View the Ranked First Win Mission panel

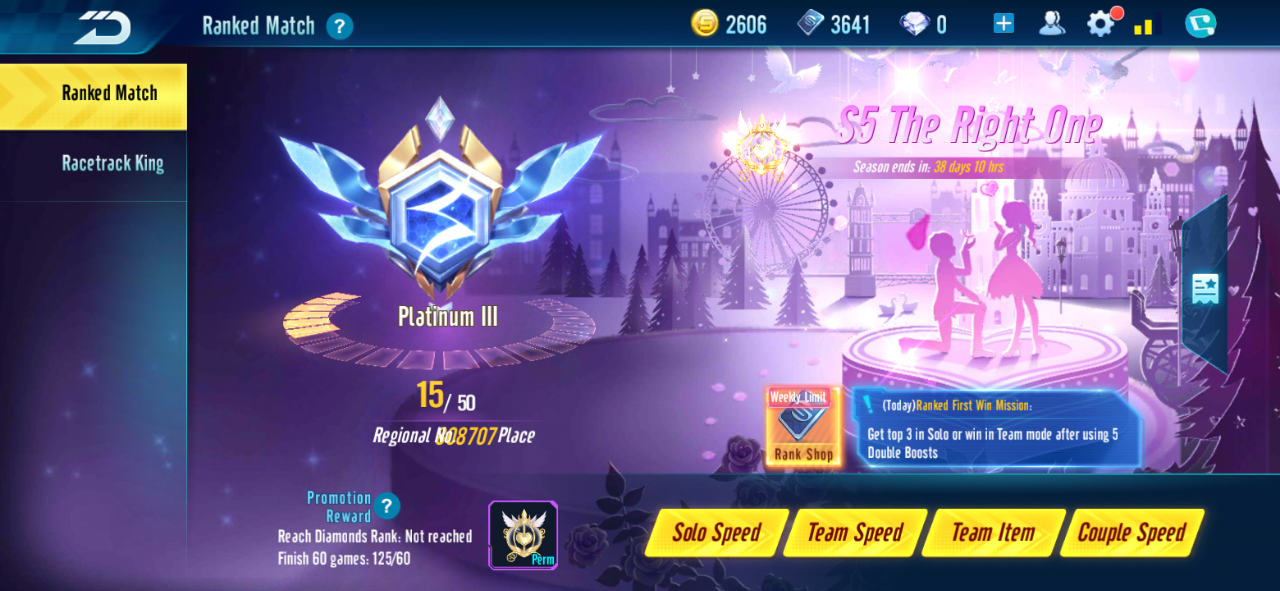(996, 429)
